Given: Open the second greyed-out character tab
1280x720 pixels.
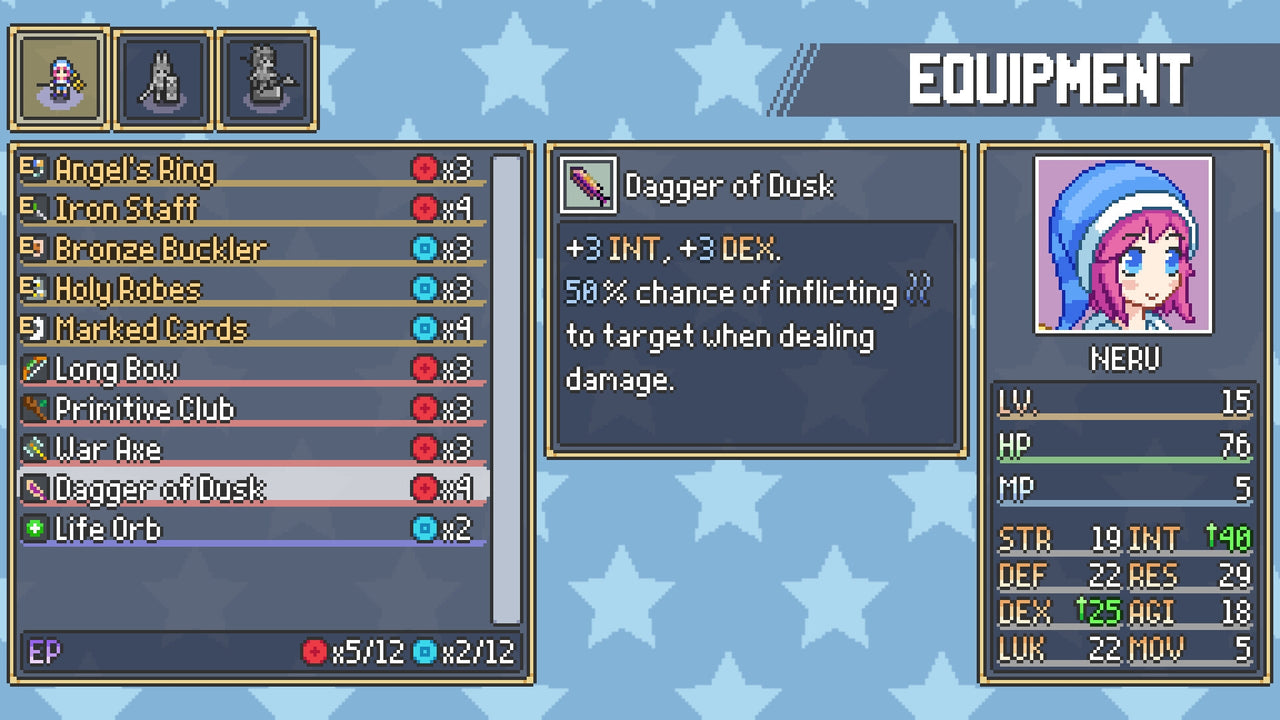Looking at the screenshot, I should [x=163, y=79].
